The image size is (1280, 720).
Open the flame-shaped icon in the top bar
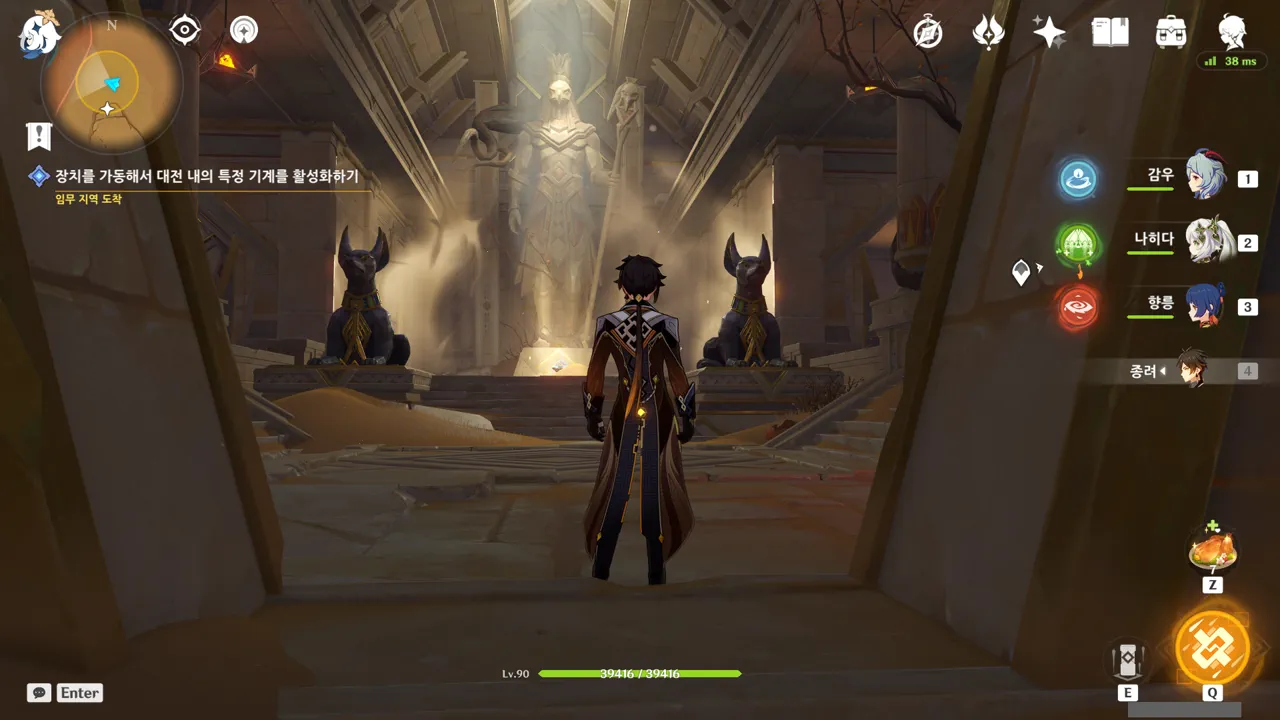click(x=988, y=33)
